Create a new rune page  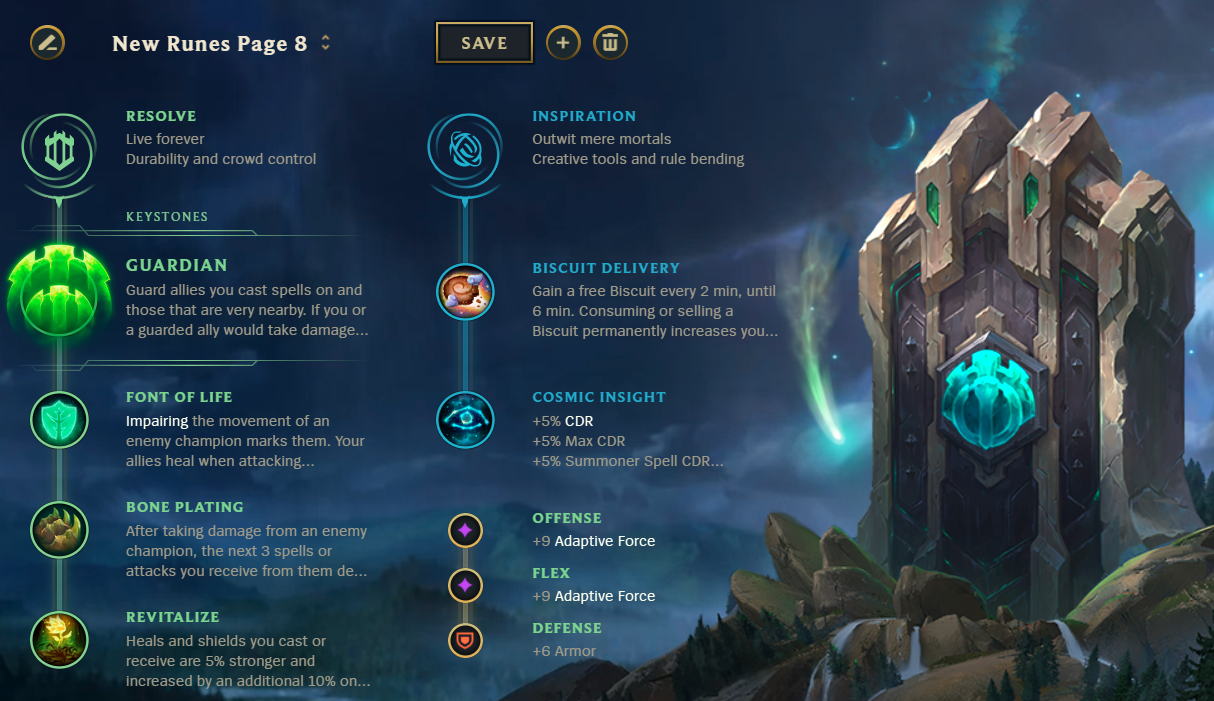tap(563, 43)
